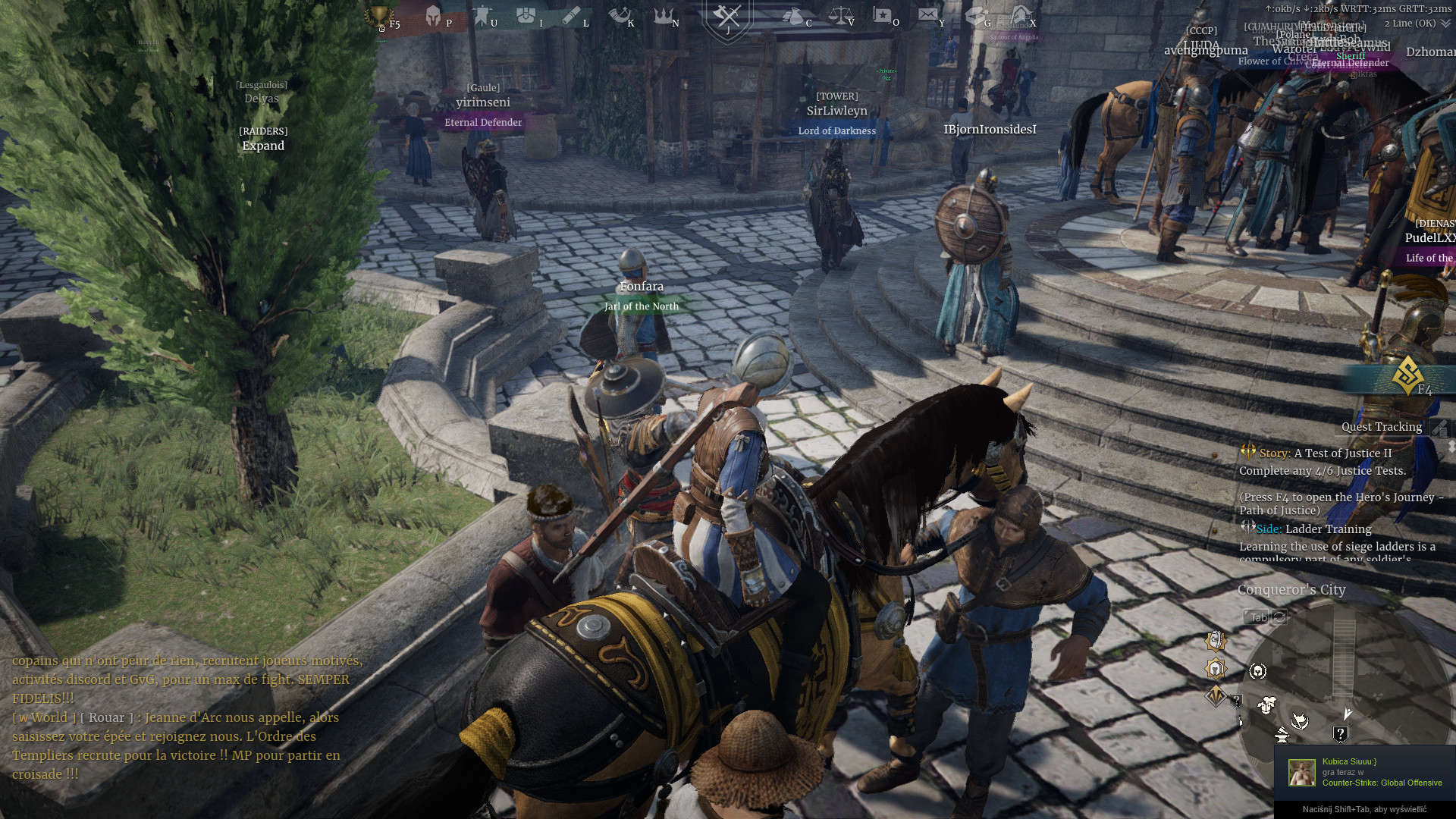This screenshot has width=1456, height=819.
Task: Click the balance scales market icon
Action: (839, 16)
